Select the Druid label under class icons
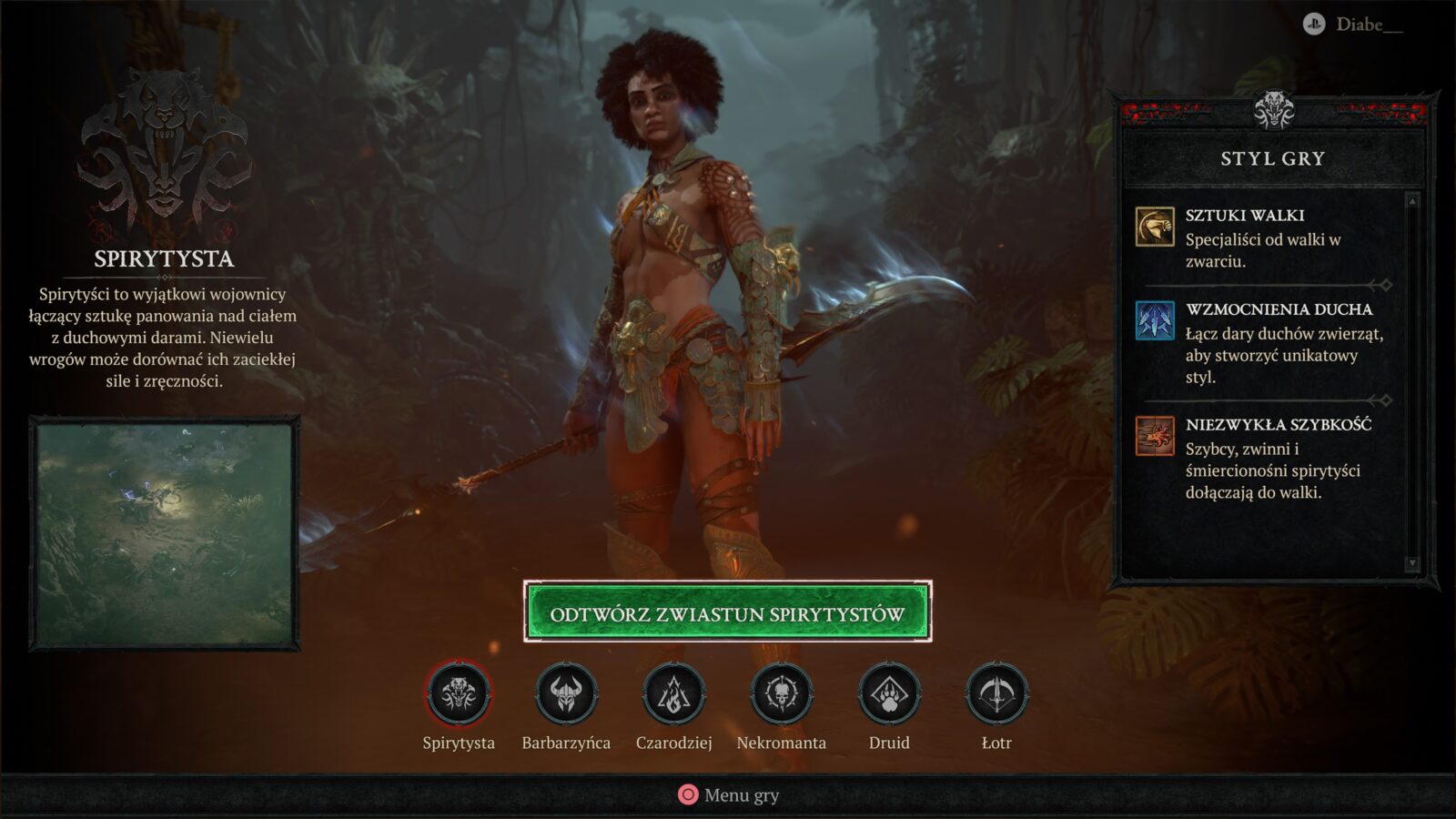Screen dimensions: 1456x819 (x=890, y=743)
